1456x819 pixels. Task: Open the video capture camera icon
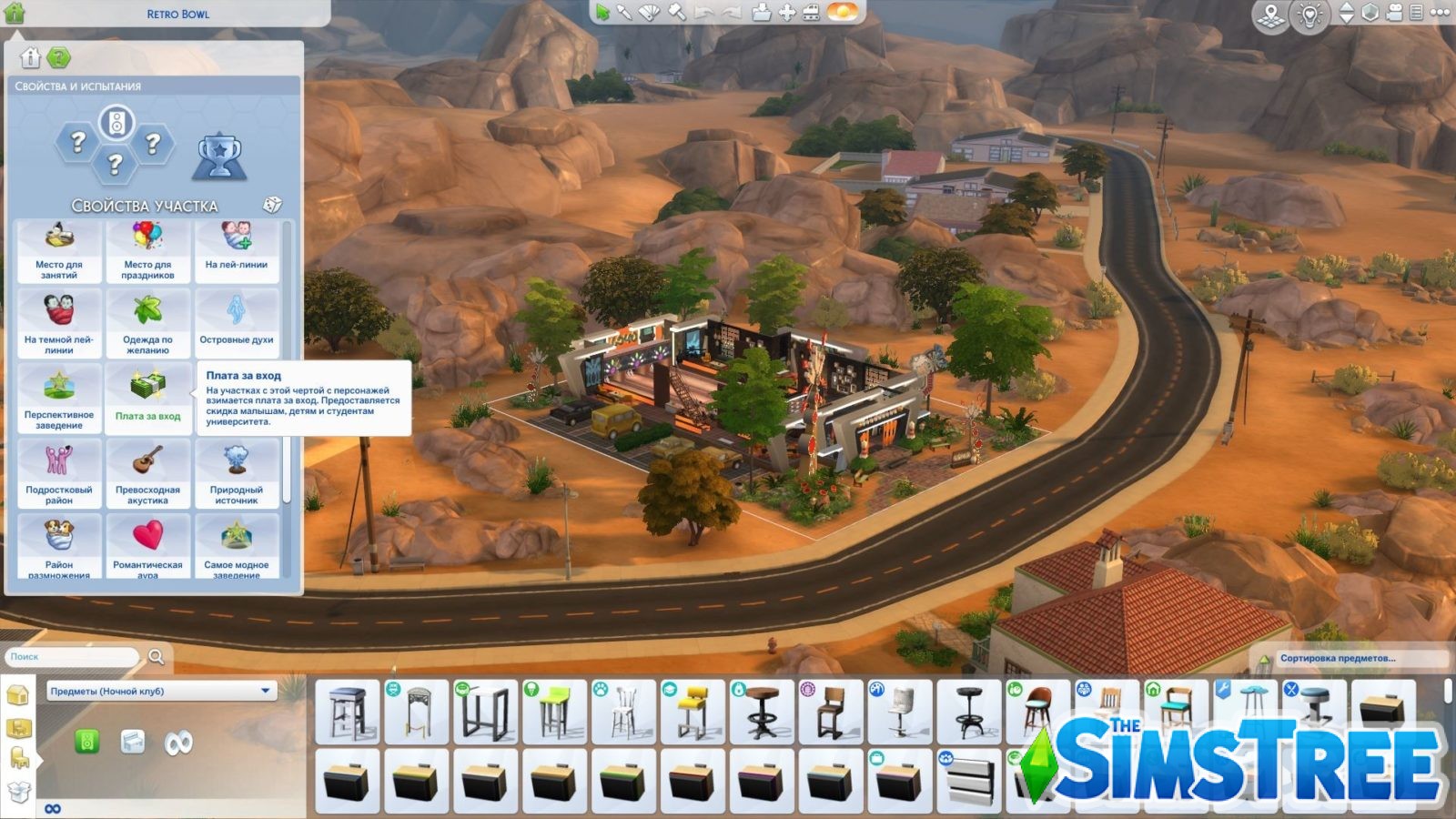click(1392, 13)
